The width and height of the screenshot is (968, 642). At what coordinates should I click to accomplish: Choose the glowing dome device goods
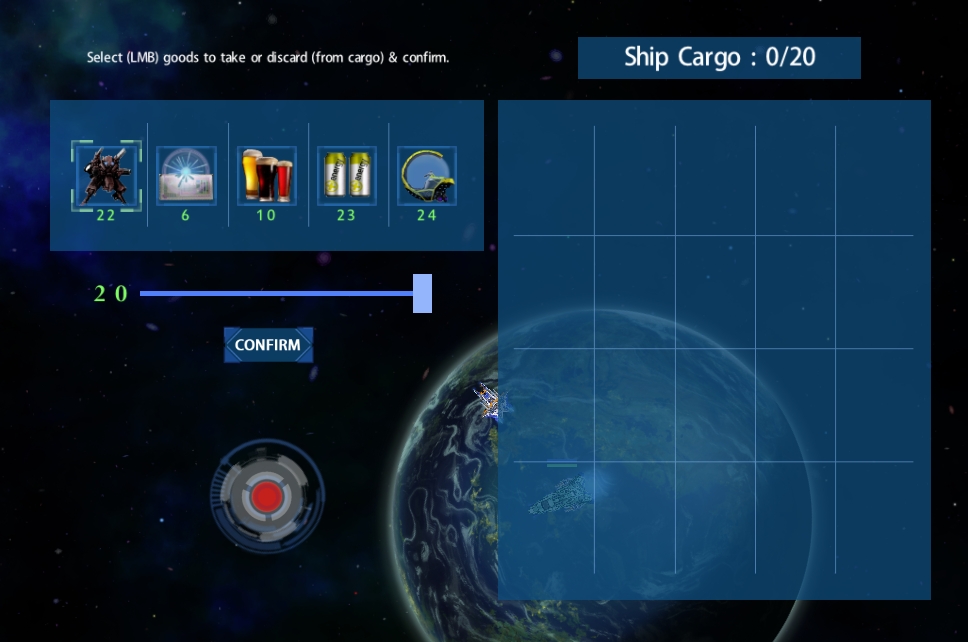(x=186, y=175)
